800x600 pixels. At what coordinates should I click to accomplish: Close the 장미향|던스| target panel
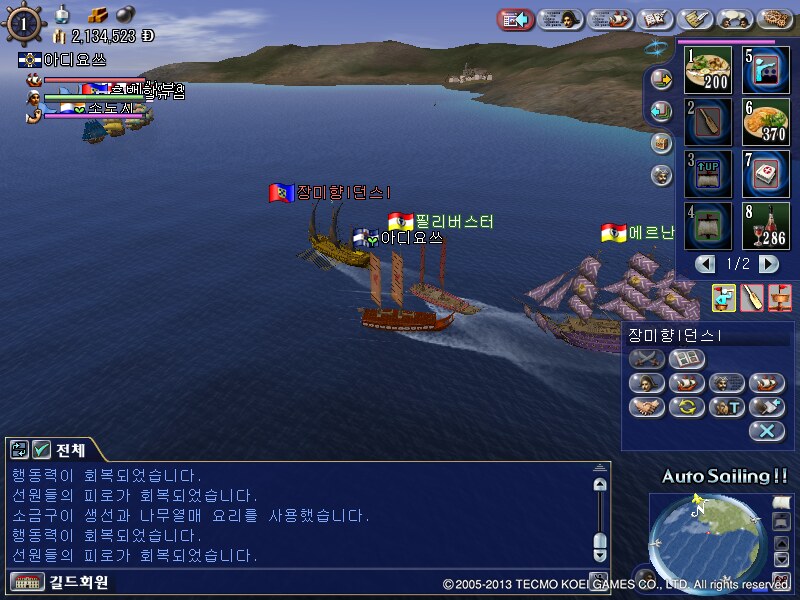[x=766, y=431]
